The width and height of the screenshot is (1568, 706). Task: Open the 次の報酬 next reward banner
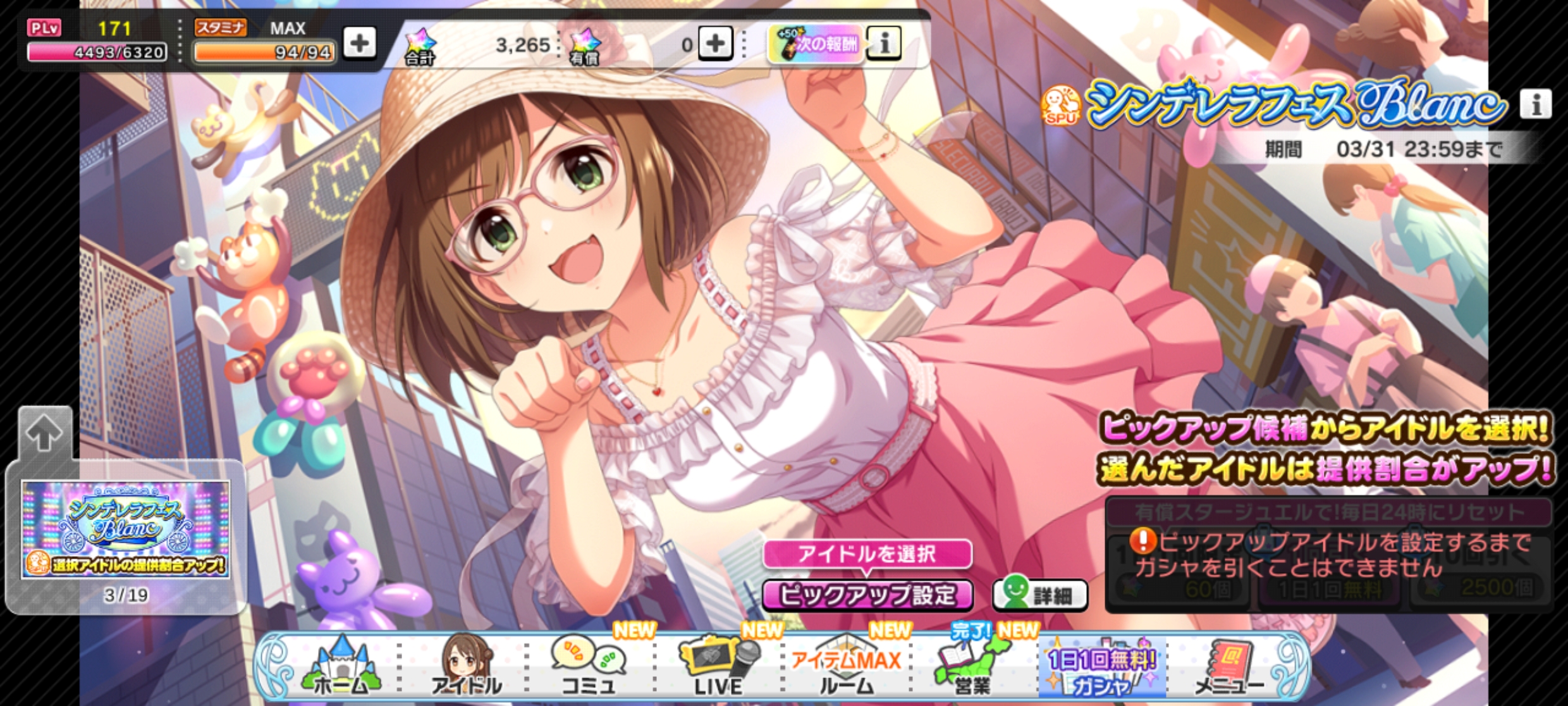tap(816, 44)
